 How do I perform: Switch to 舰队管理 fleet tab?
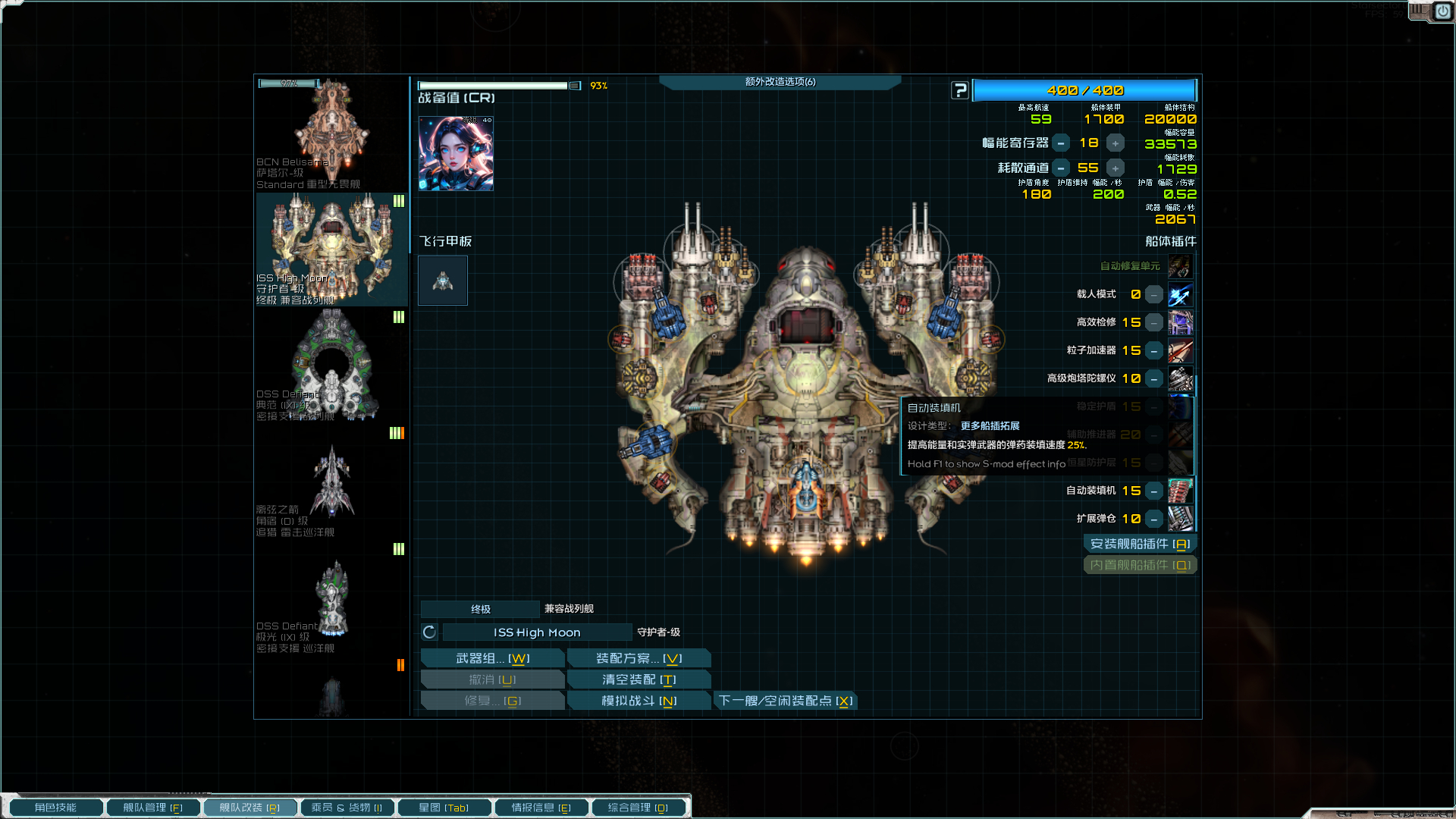click(152, 808)
